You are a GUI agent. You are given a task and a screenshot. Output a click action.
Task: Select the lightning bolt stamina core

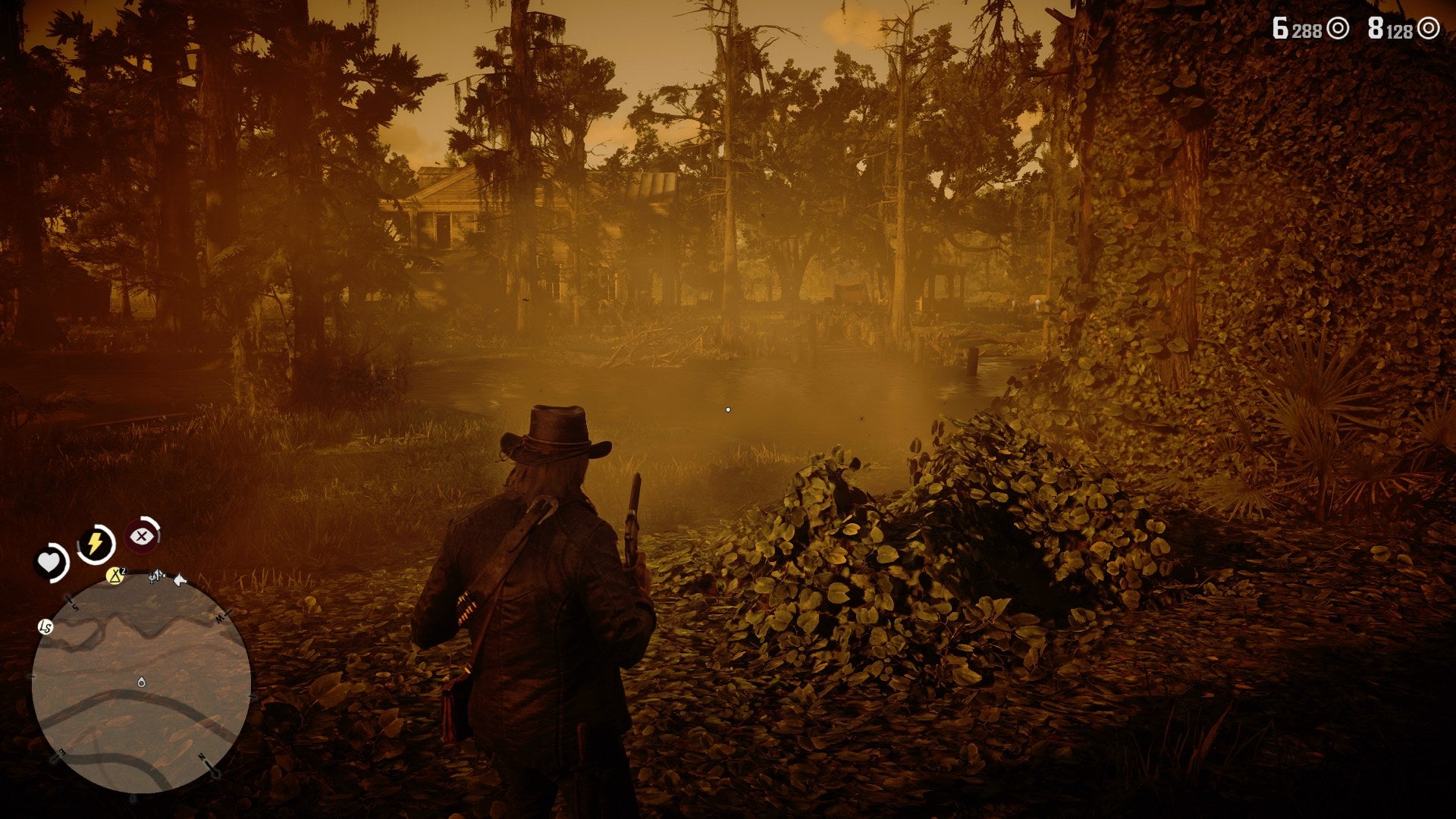click(x=96, y=543)
